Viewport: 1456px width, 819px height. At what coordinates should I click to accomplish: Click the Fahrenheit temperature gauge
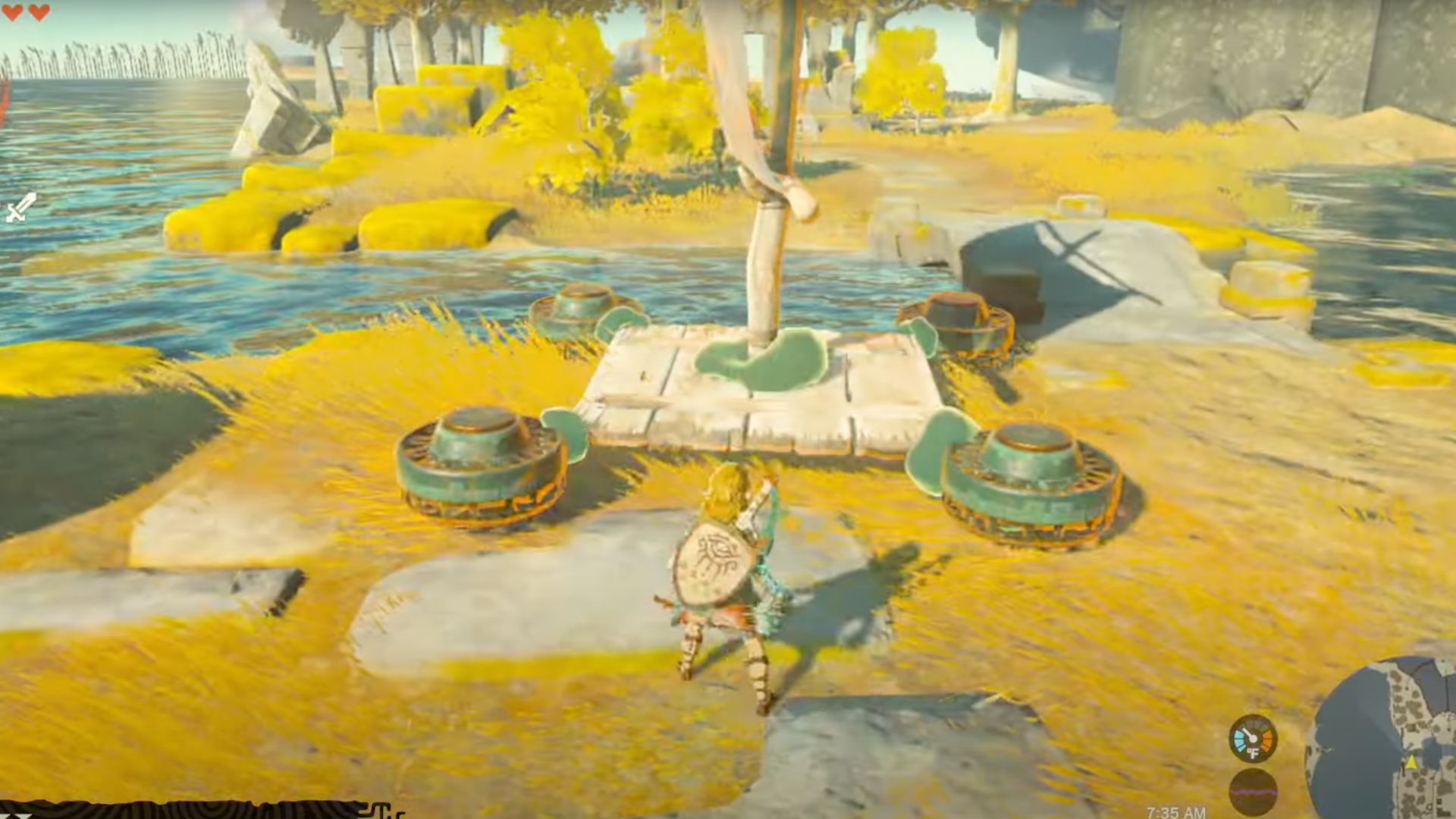1252,738
